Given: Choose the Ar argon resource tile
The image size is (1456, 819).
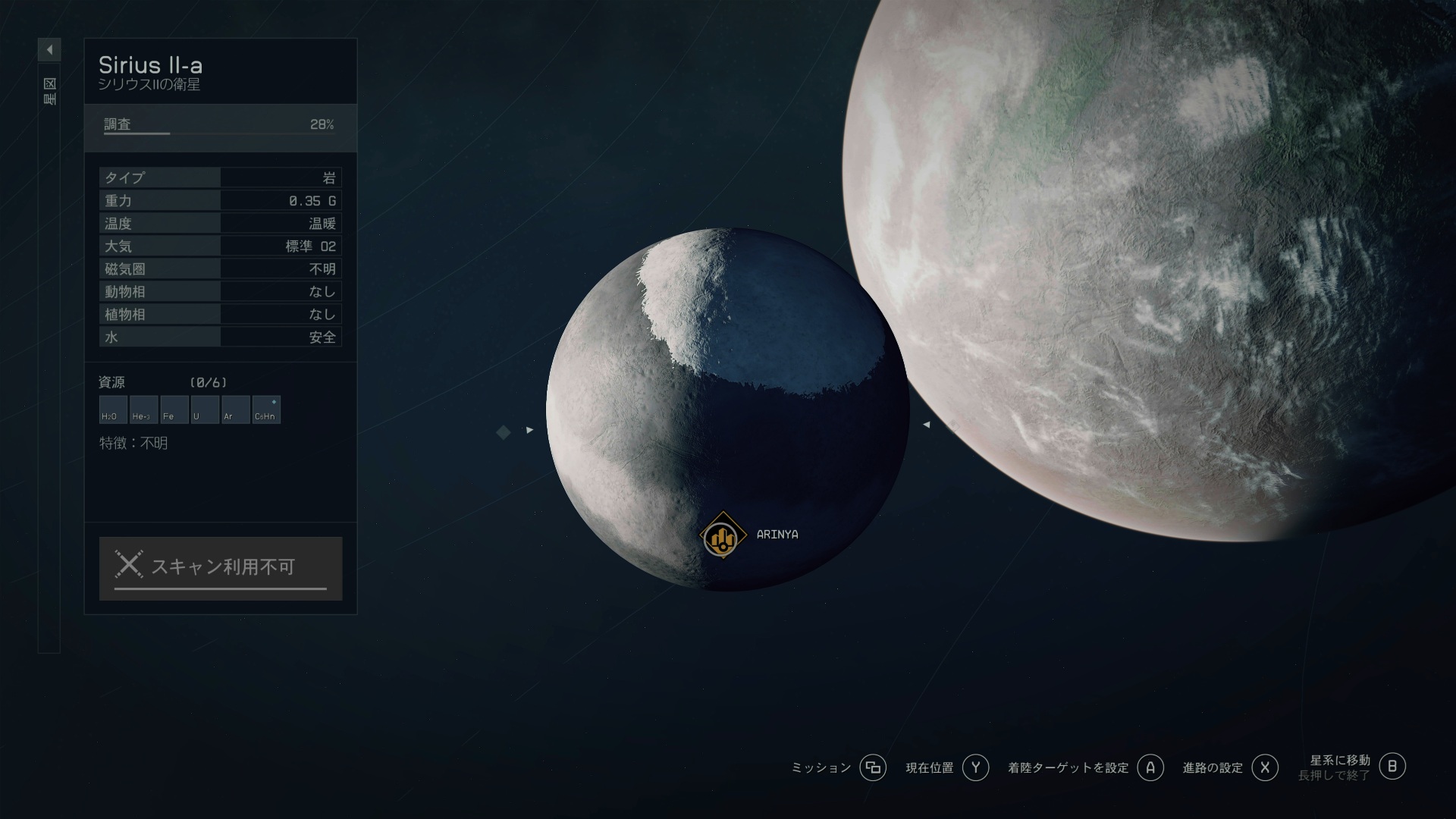Looking at the screenshot, I should (235, 409).
